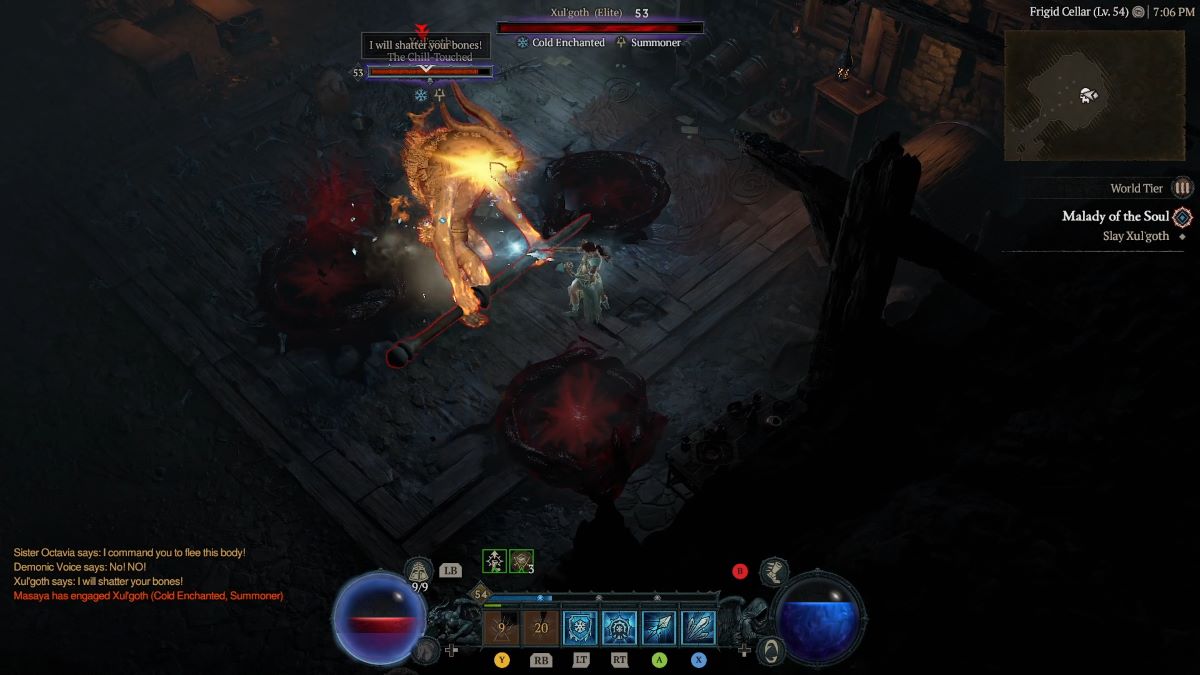This screenshot has height=675, width=1200.
Task: Activate the snowflake shield skill
Action: pos(580,628)
